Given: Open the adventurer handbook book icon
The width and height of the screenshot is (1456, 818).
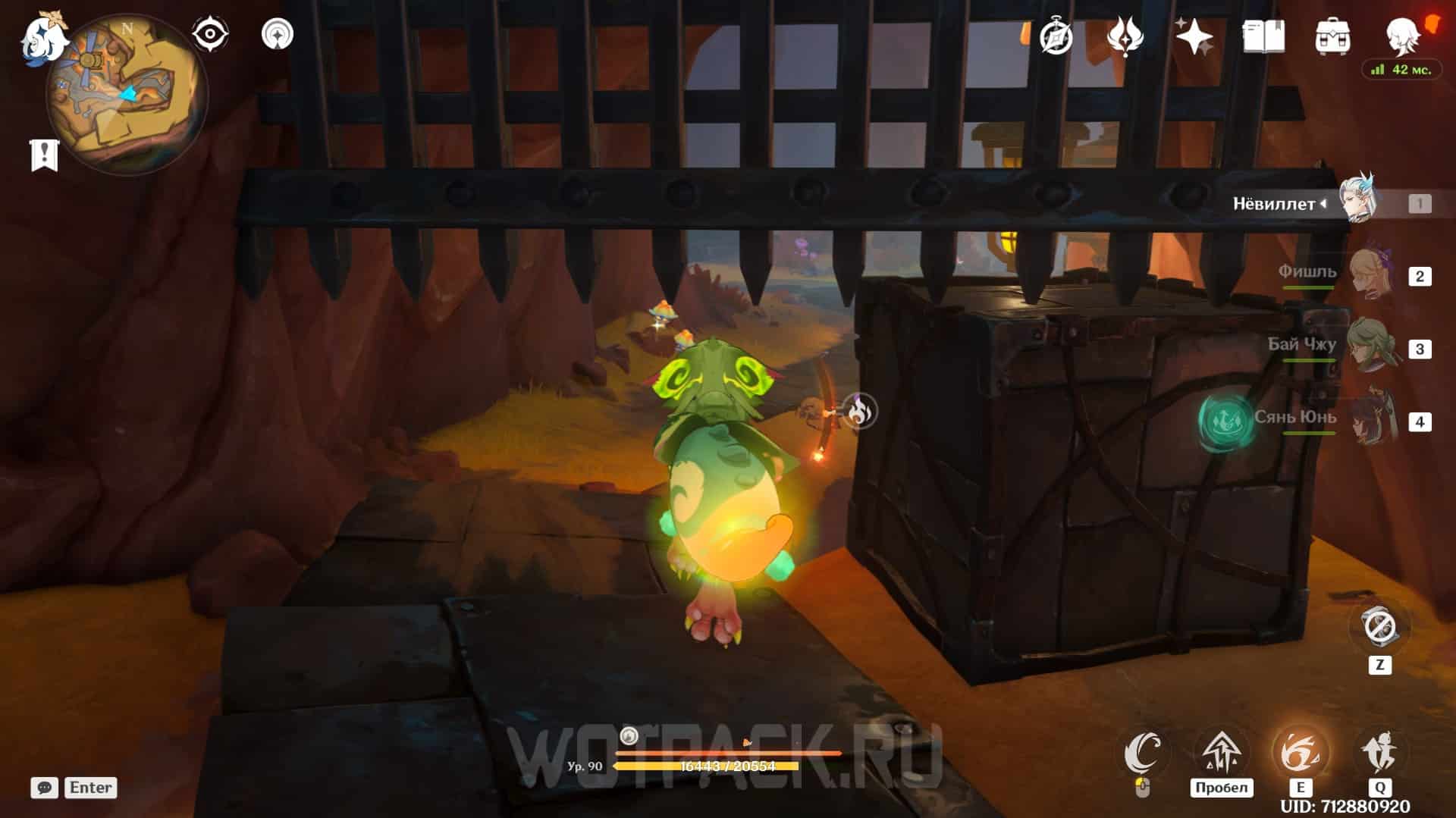Looking at the screenshot, I should coord(1263,36).
